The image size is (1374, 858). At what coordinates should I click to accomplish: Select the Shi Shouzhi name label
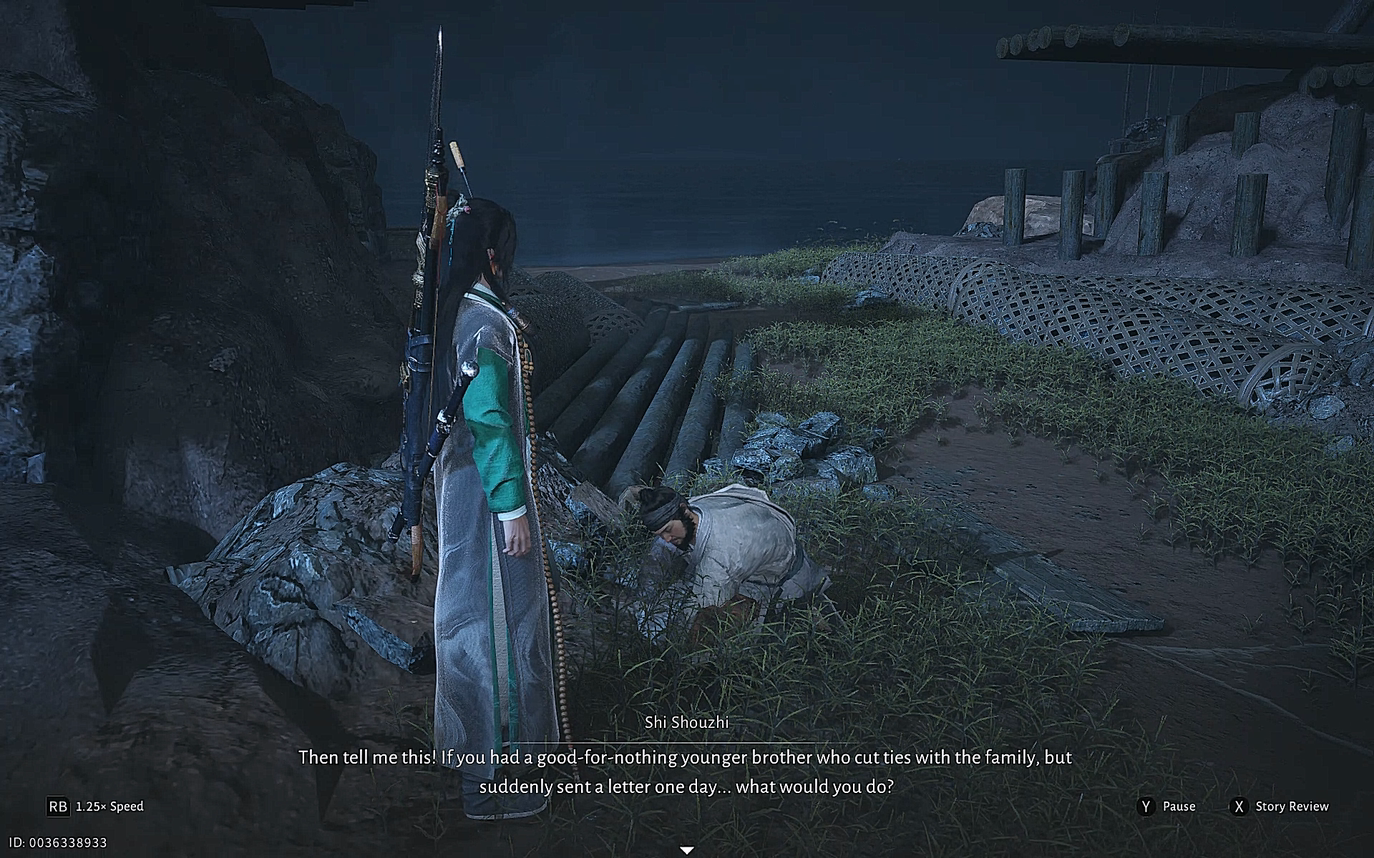click(x=686, y=723)
